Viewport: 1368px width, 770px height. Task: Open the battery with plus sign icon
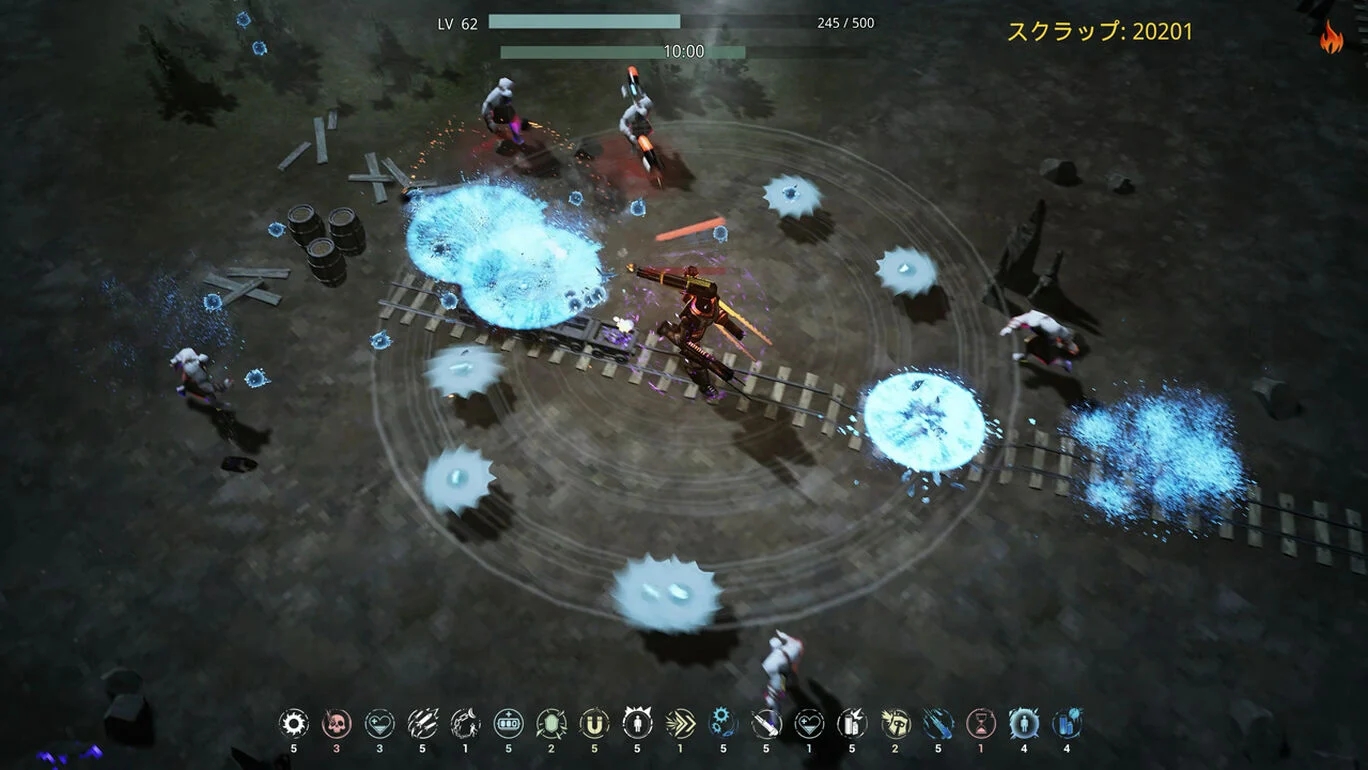(508, 723)
